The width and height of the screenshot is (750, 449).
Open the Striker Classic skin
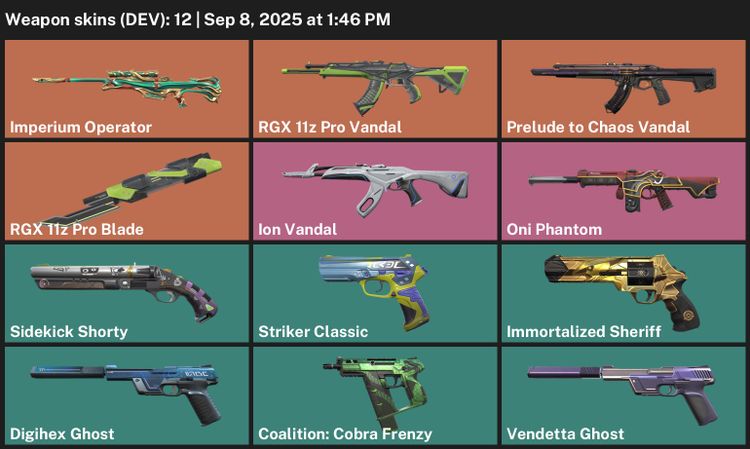click(x=374, y=293)
